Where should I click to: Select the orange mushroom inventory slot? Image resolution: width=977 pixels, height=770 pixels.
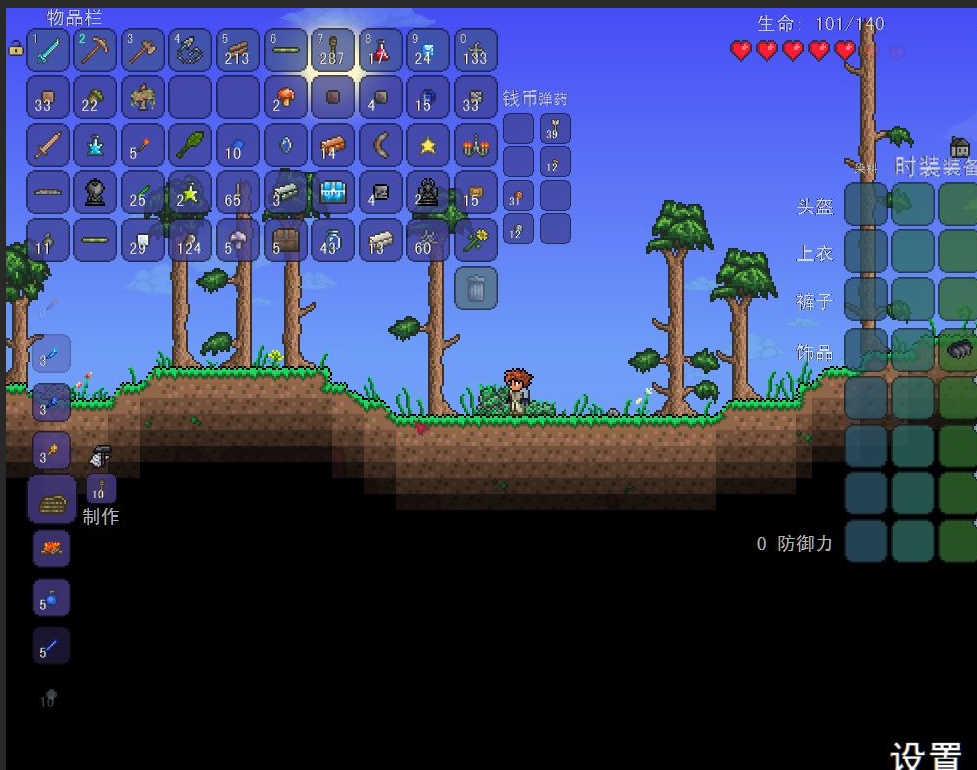(x=285, y=98)
